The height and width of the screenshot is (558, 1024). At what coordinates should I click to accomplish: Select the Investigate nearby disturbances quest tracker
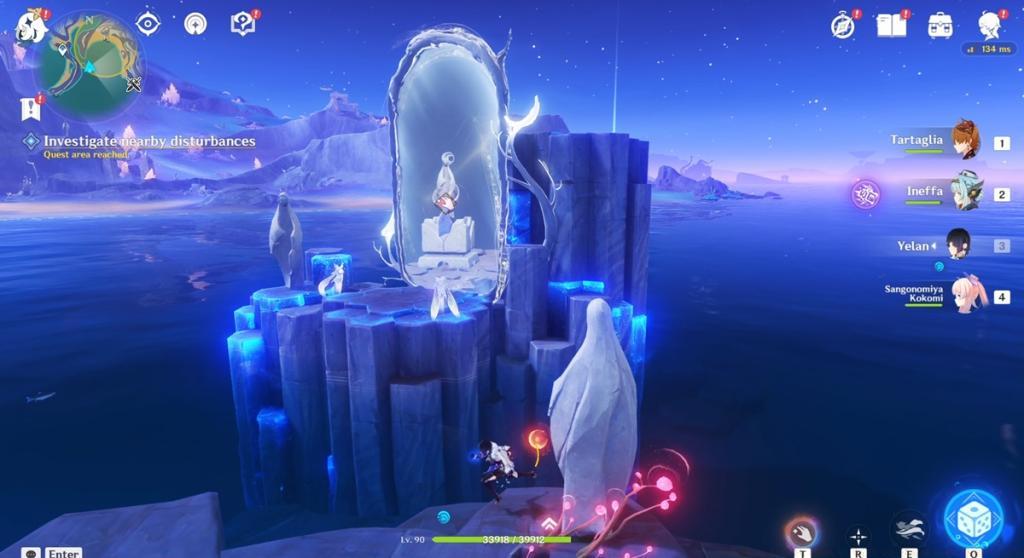coord(148,141)
